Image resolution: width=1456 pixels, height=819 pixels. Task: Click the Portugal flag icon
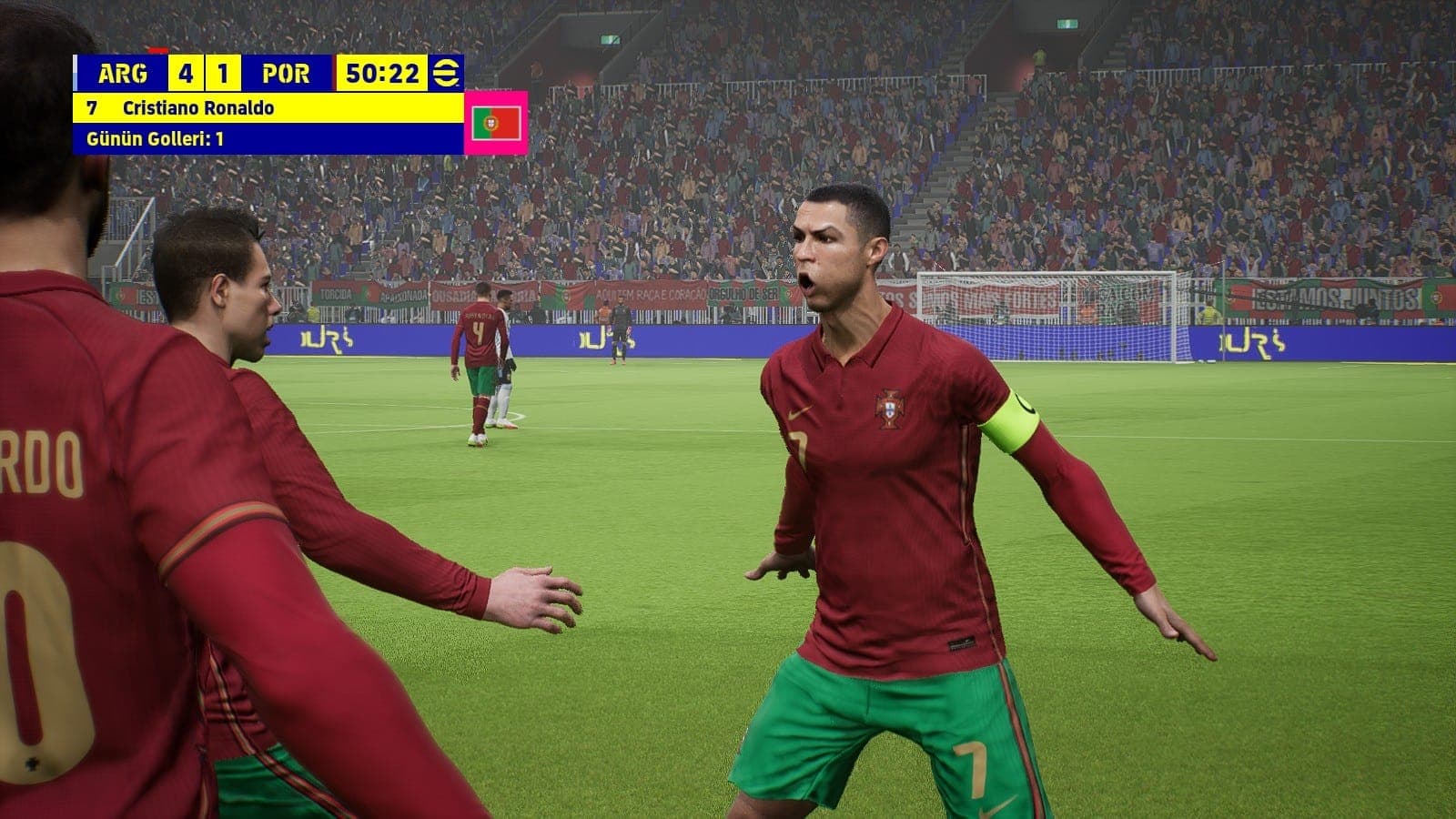496,123
